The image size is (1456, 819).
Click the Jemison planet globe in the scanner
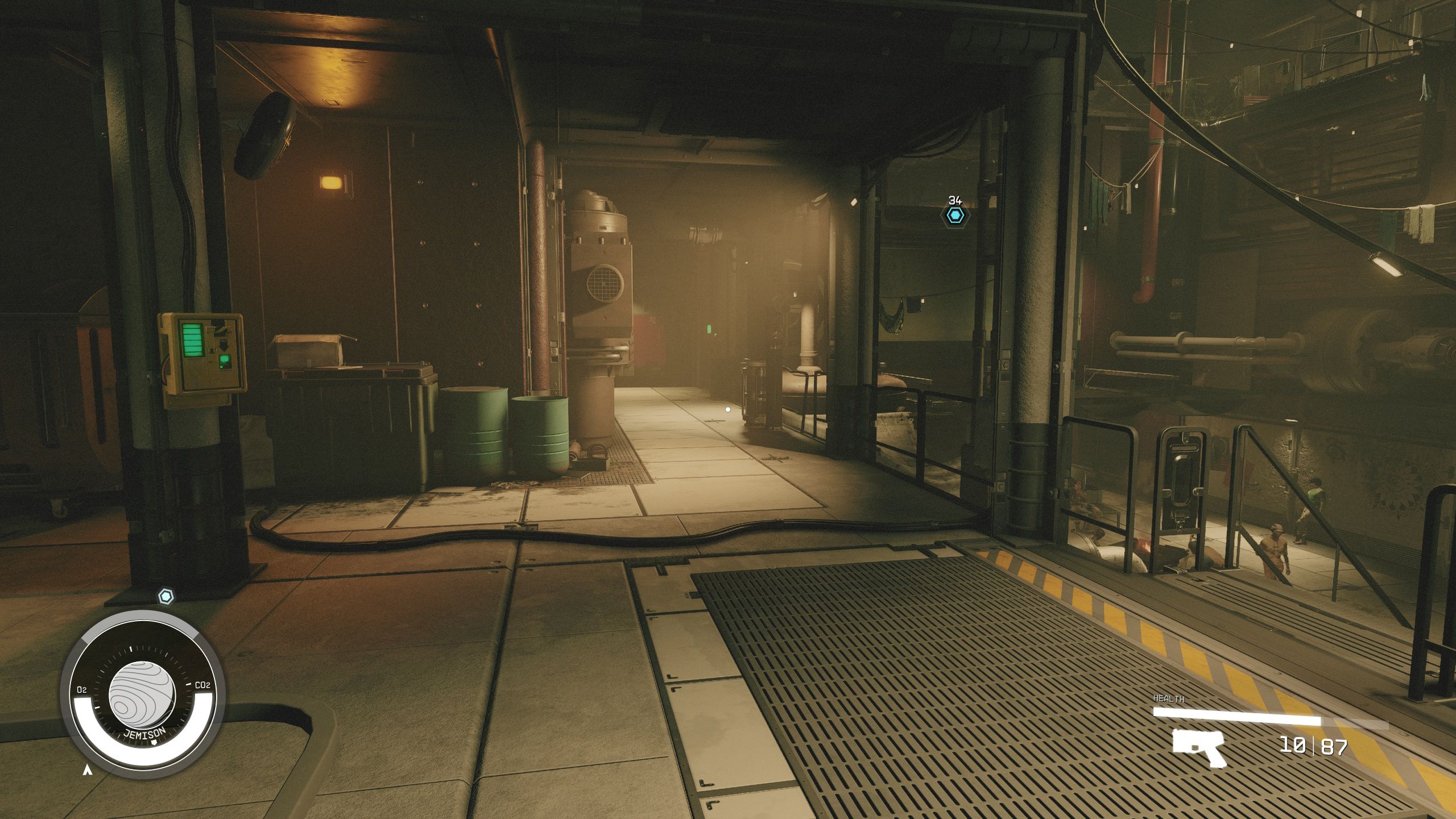tap(142, 695)
